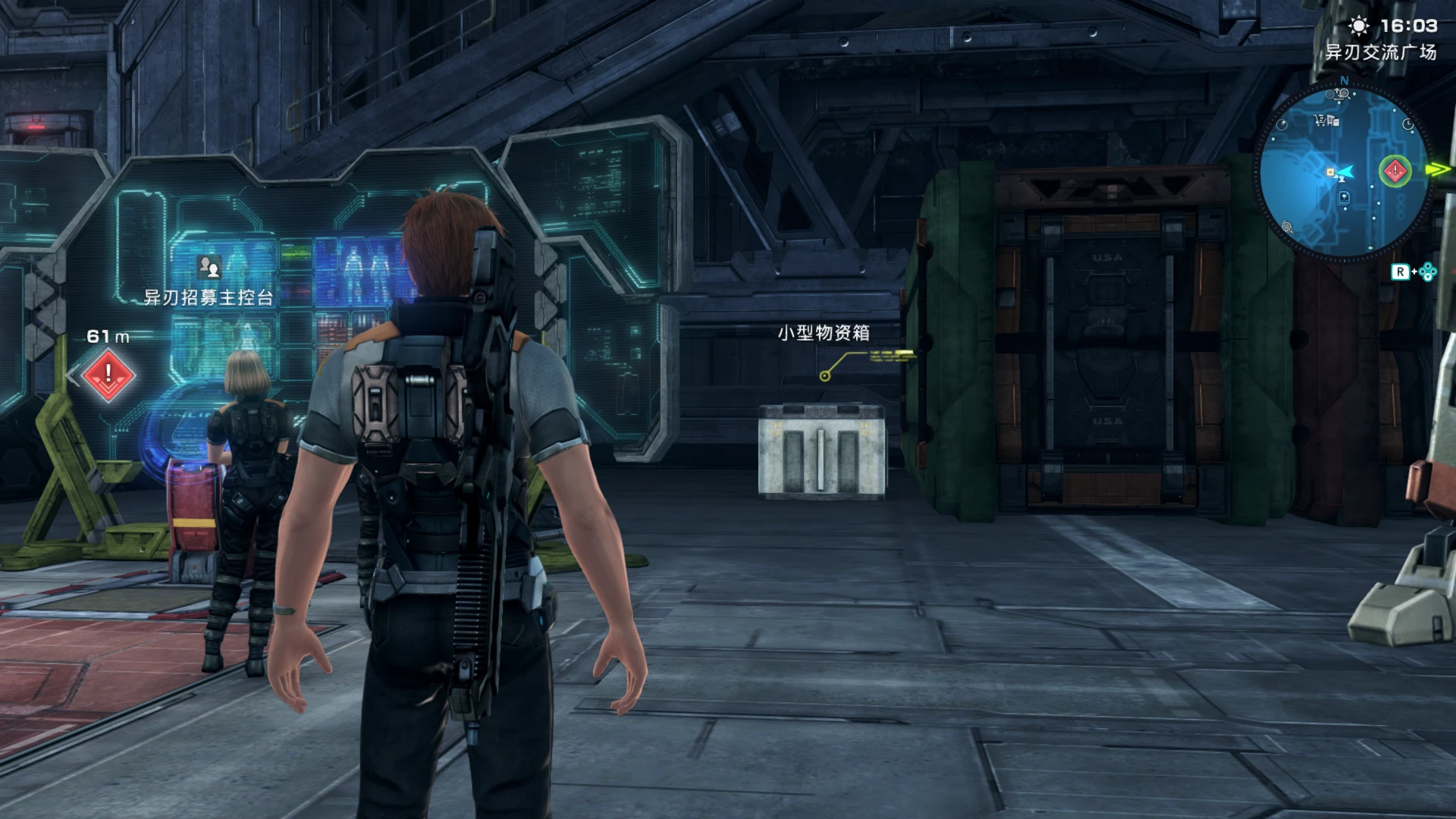Toggle the N compass marker above the minimap
Screen dimensions: 1456x819
1344,81
